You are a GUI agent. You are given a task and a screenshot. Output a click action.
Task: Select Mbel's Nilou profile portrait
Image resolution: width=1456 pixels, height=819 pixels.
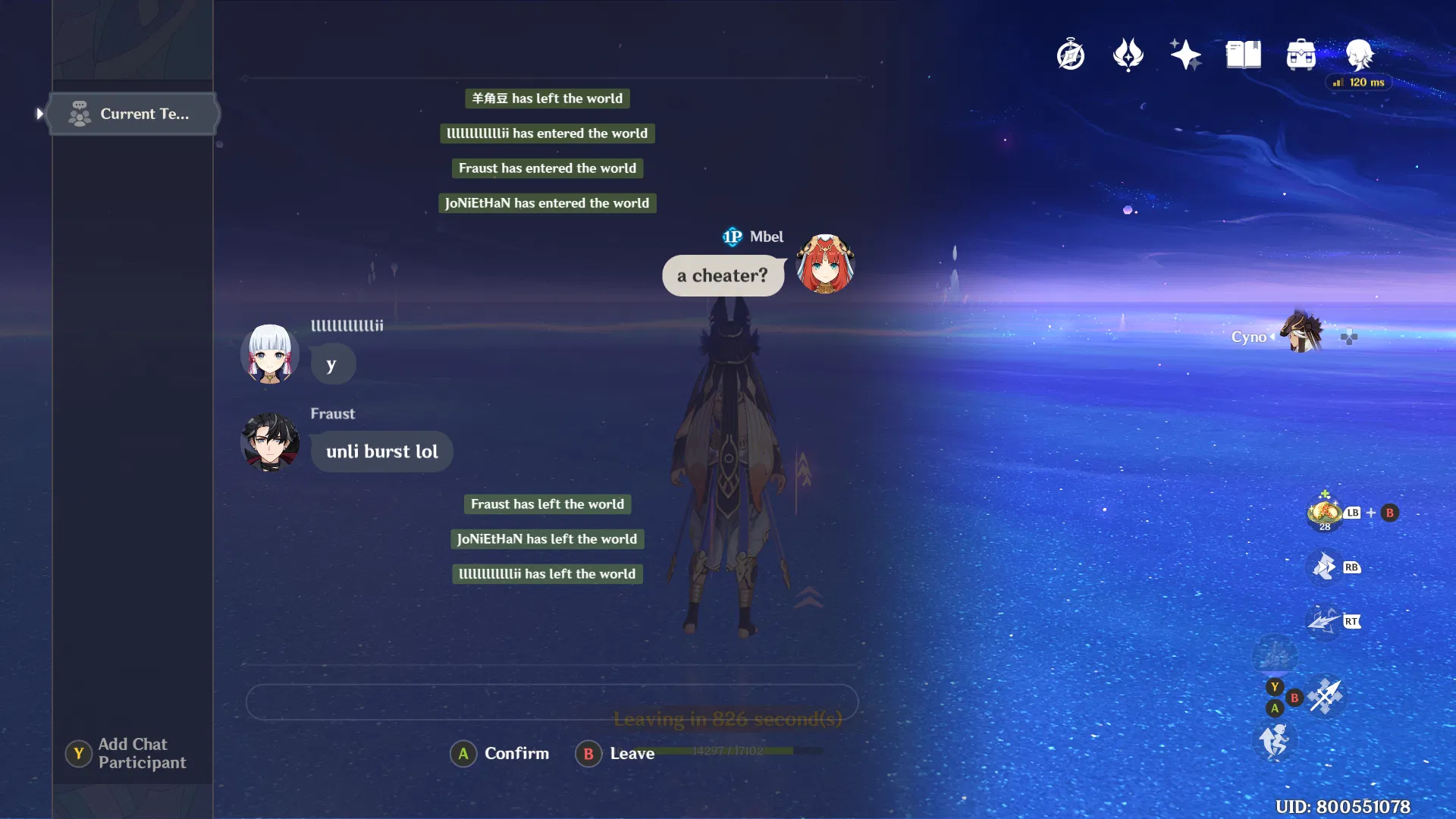click(824, 265)
